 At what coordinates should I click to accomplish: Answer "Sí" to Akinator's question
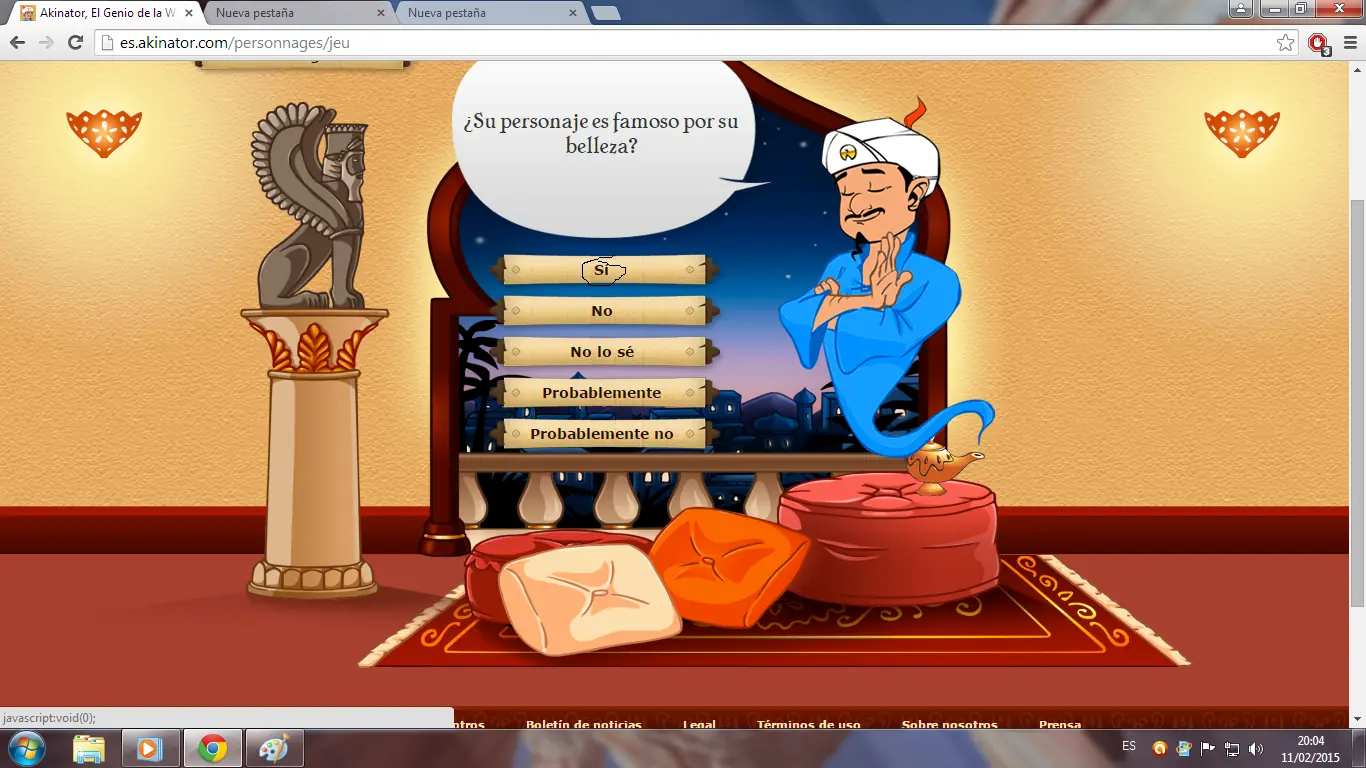(x=601, y=269)
